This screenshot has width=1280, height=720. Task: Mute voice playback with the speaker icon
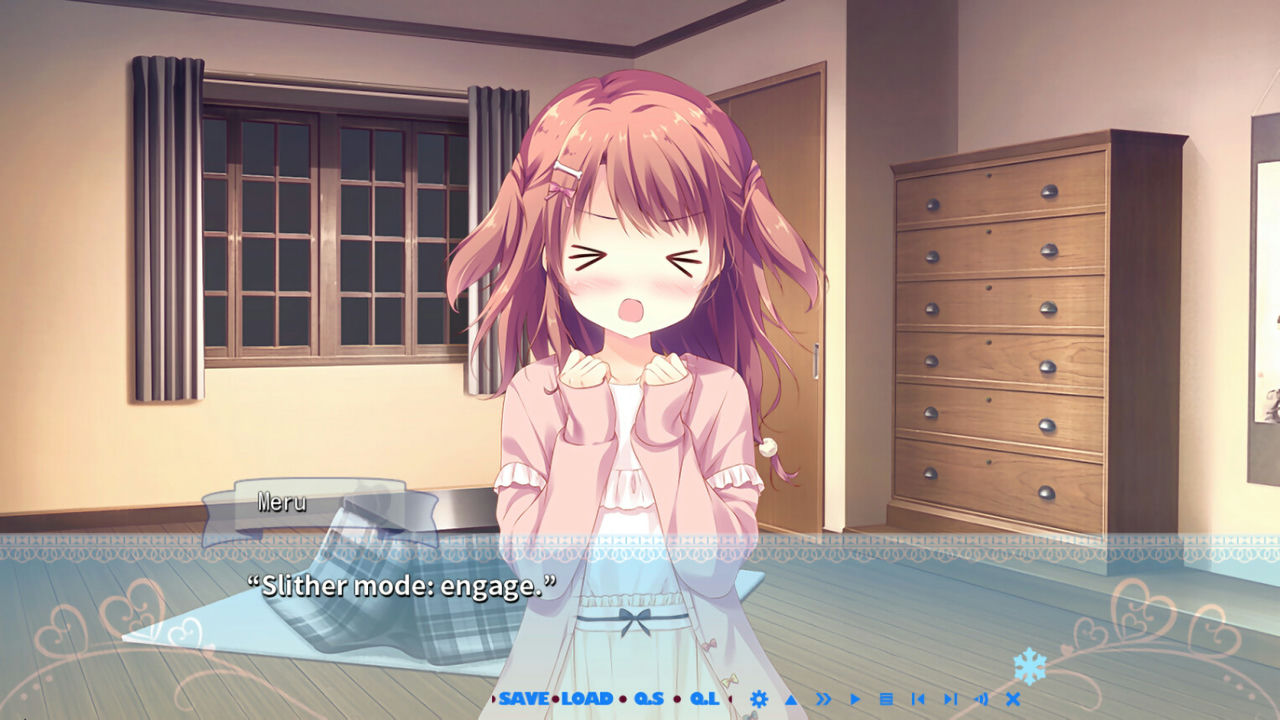pyautogui.click(x=980, y=700)
